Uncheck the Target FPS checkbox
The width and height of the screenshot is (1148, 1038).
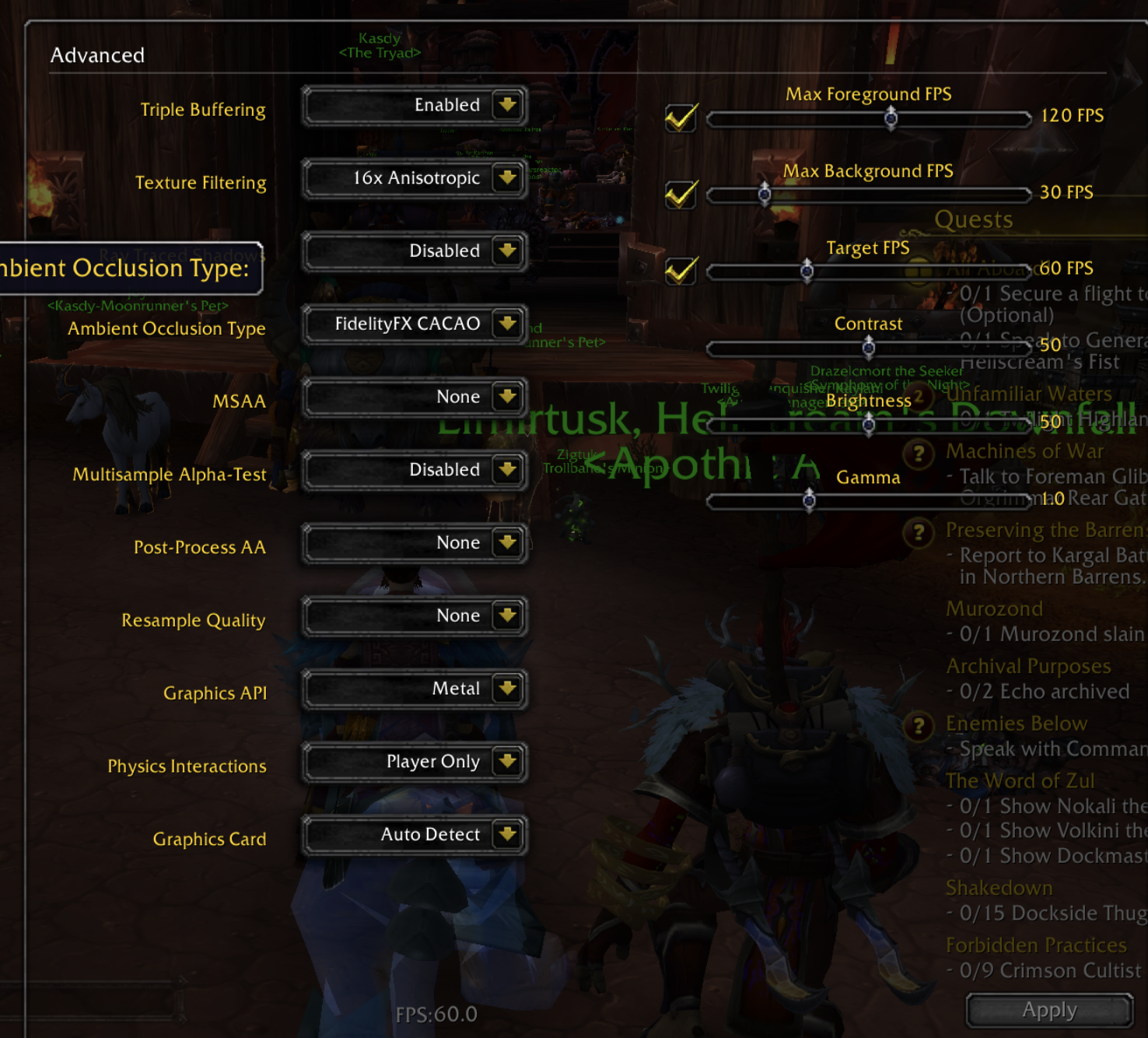tap(681, 271)
